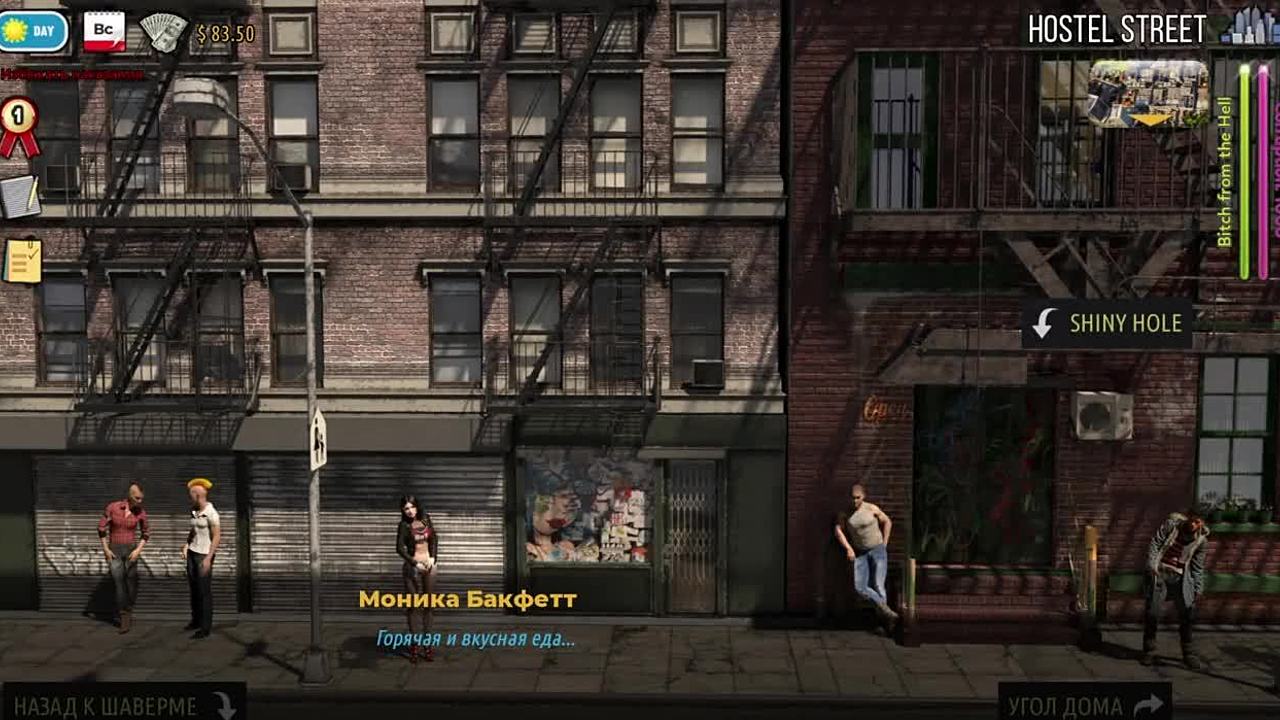The height and width of the screenshot is (720, 1280).
Task: Open the calendar icon labeled "Вс"
Action: 104,31
